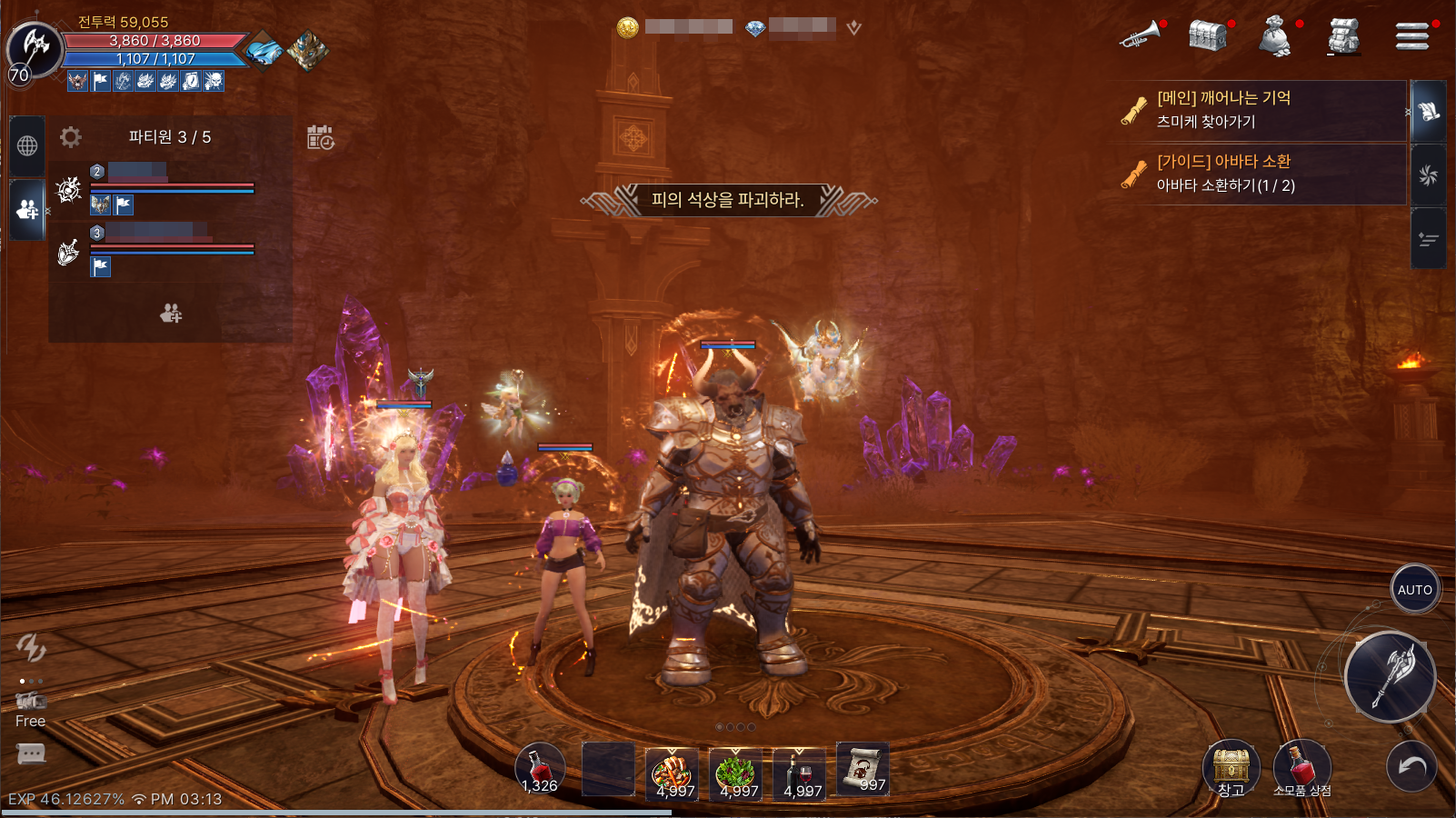The height and width of the screenshot is (818, 1456).
Task: Expand the currency dropdown arrow
Action: tap(853, 28)
